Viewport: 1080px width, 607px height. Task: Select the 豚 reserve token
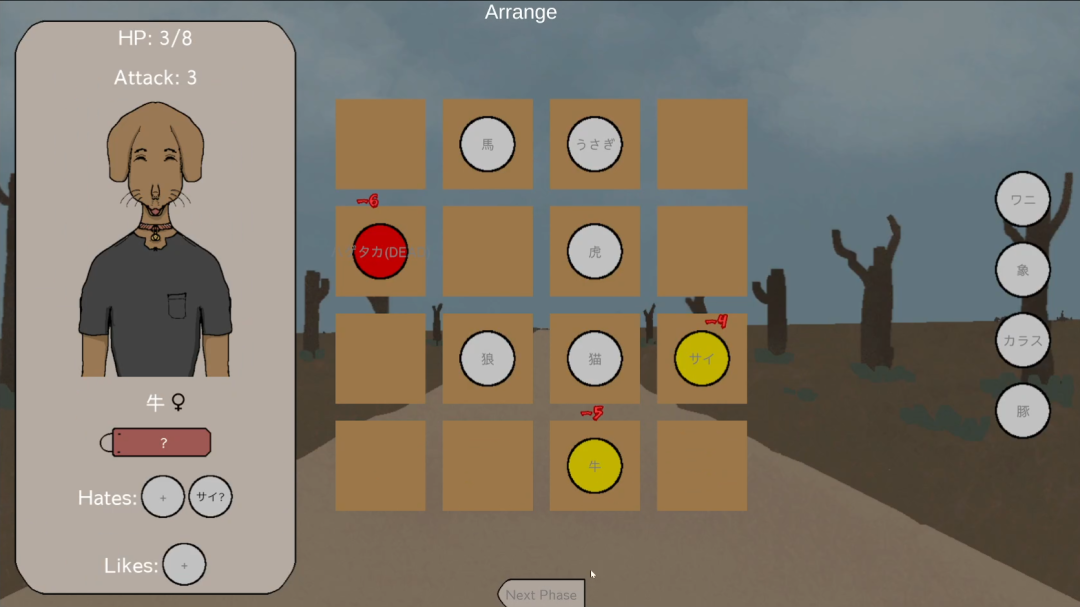pos(1022,411)
